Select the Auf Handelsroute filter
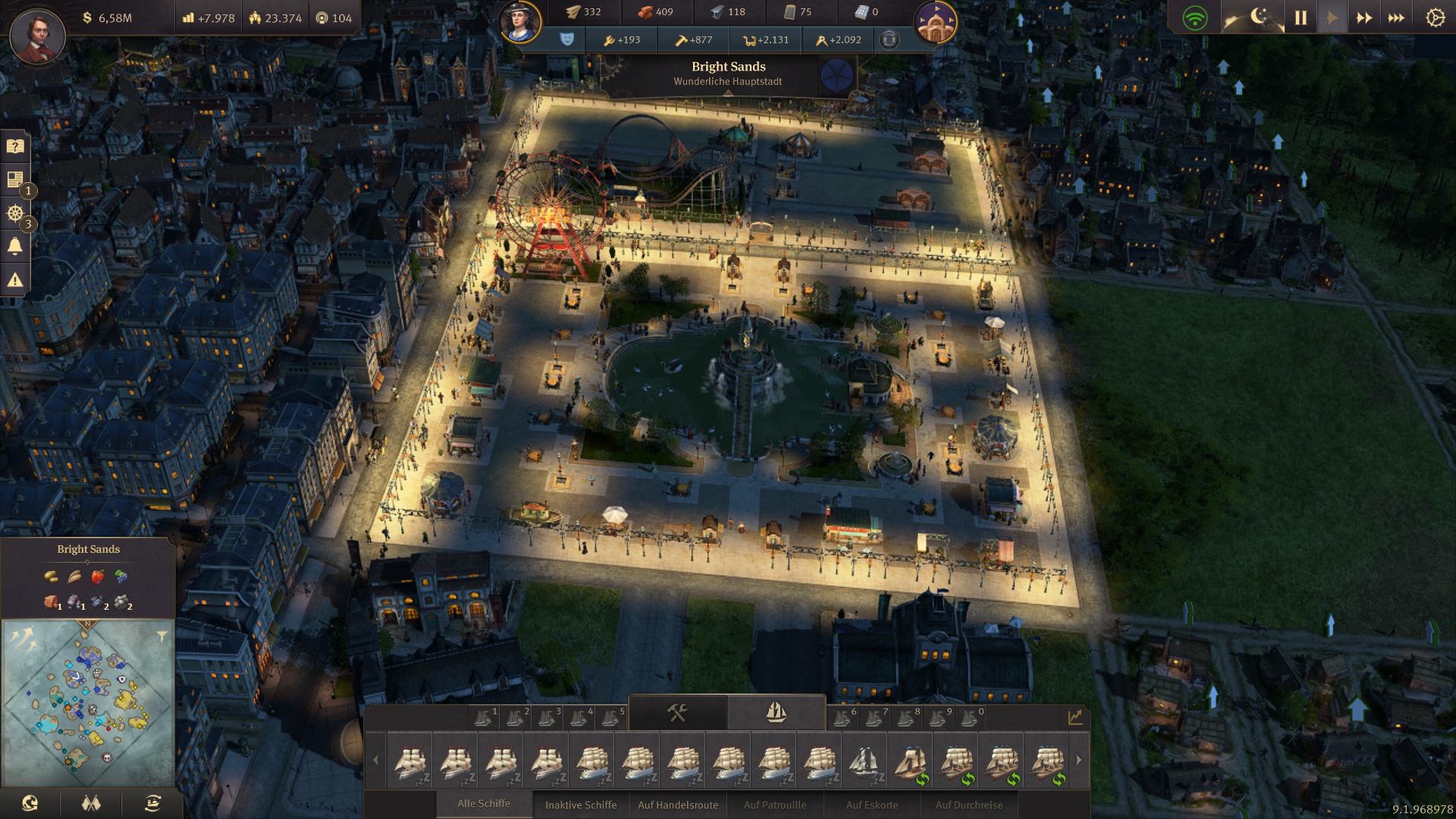Viewport: 1456px width, 819px height. (677, 805)
